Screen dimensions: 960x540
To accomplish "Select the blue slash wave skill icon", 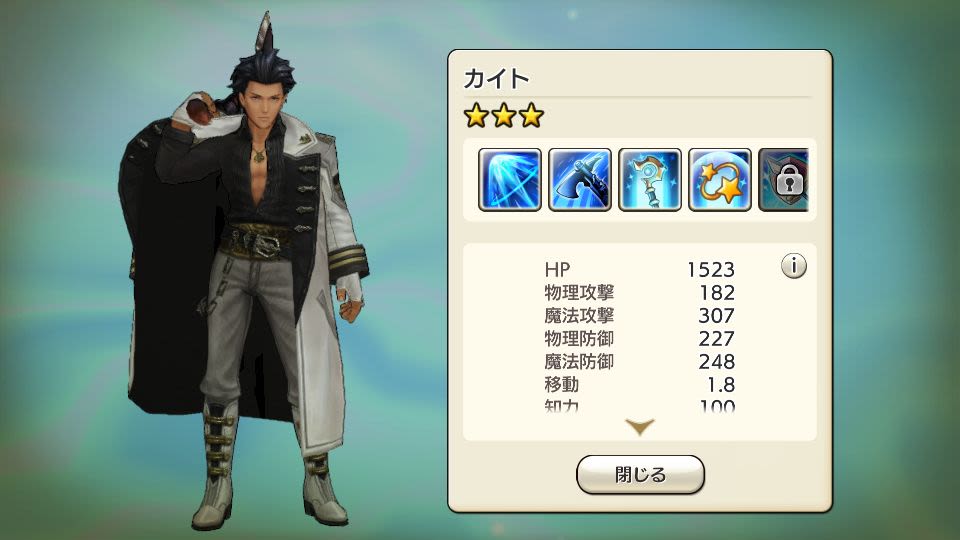I will [510, 180].
